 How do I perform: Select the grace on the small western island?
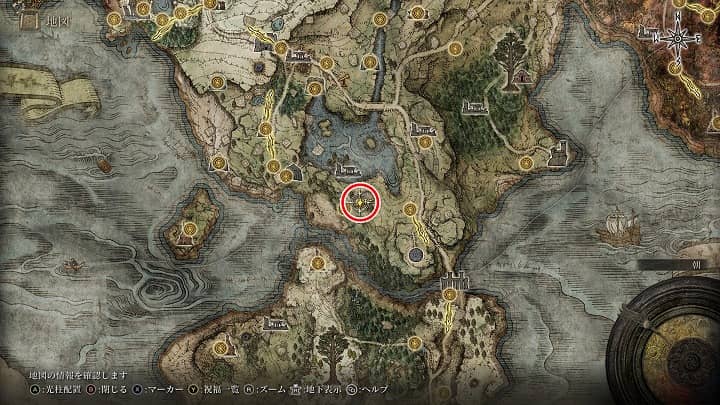click(190, 229)
